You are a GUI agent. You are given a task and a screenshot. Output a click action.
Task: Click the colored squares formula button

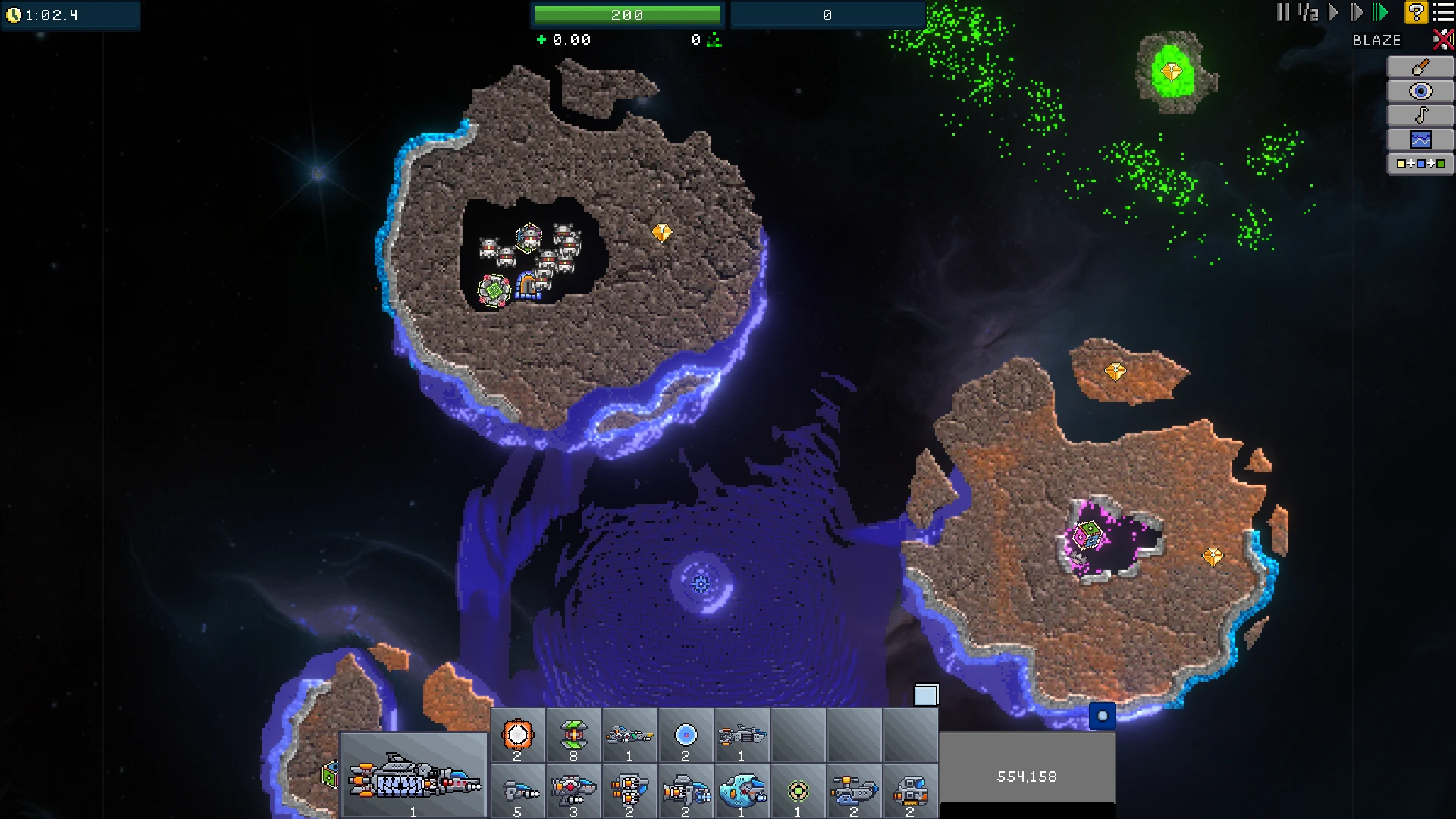coord(1420,164)
